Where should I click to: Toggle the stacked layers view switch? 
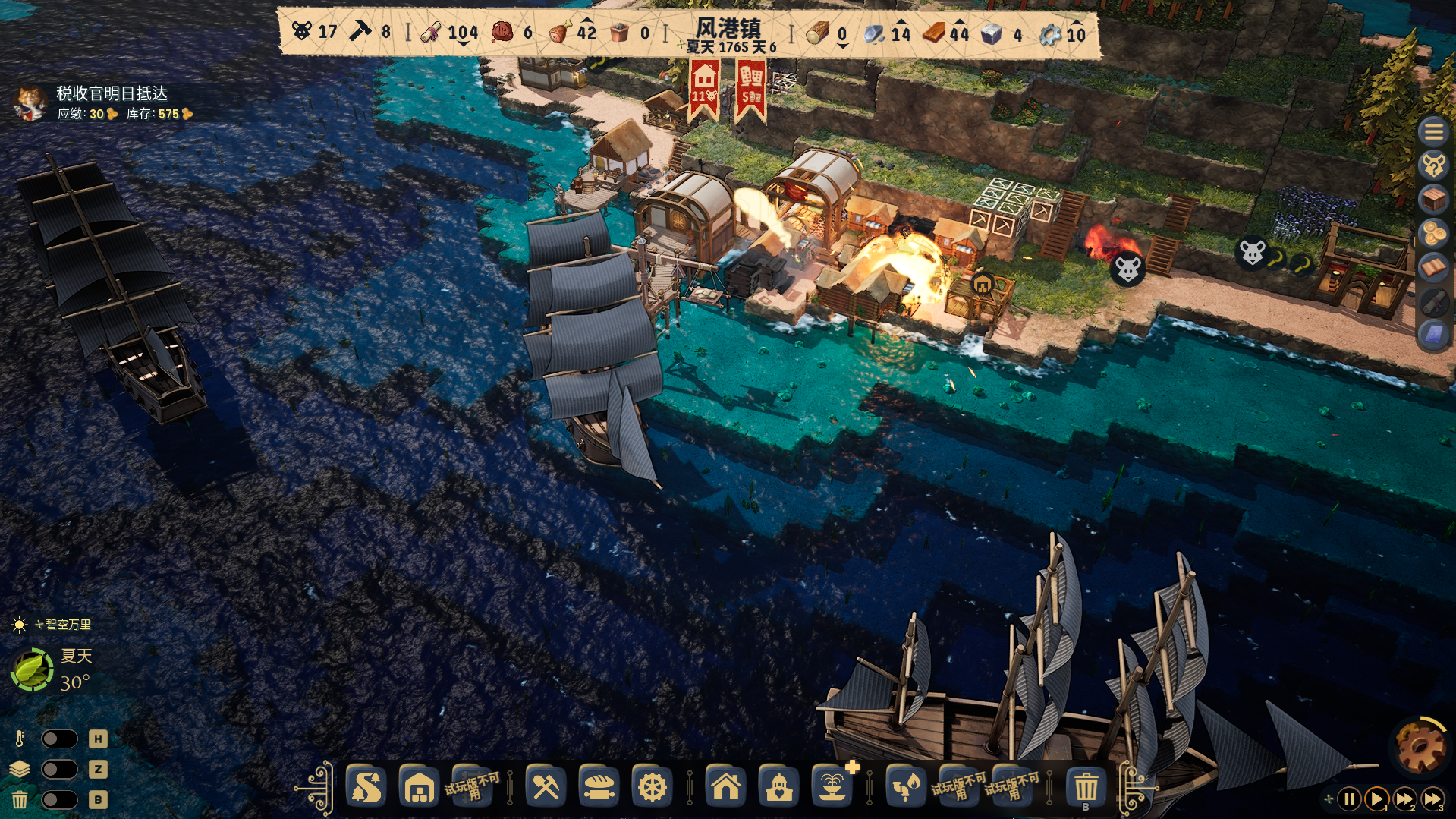(x=59, y=769)
